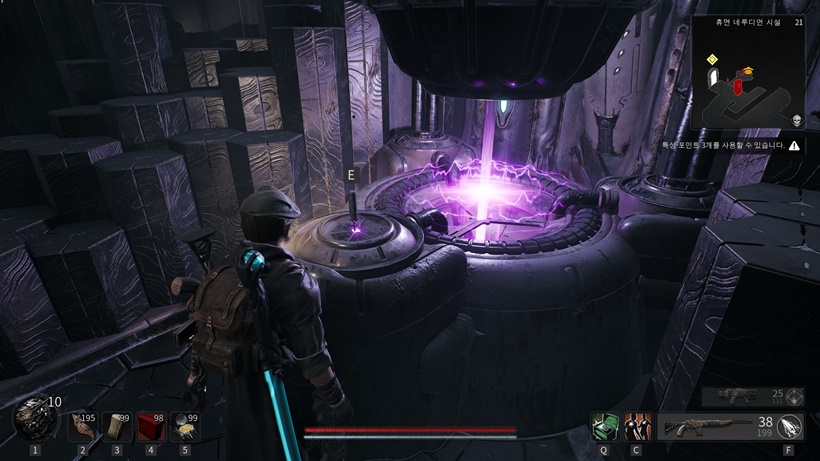Image resolution: width=820 pixels, height=461 pixels.
Task: Use the consumable with 195 count
Action: click(x=83, y=427)
